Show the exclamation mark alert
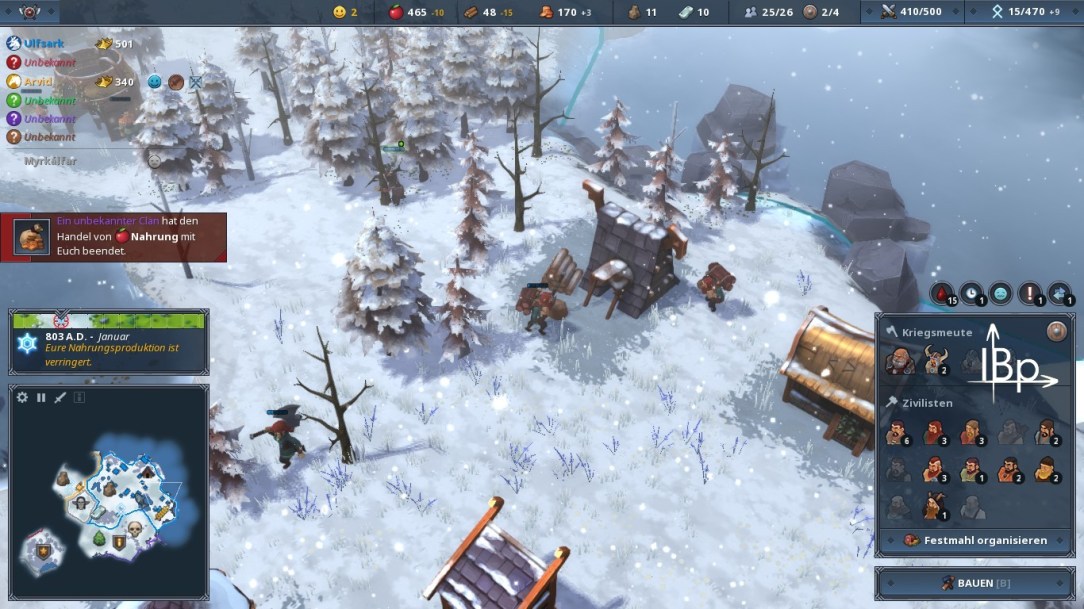 pyautogui.click(x=1030, y=294)
